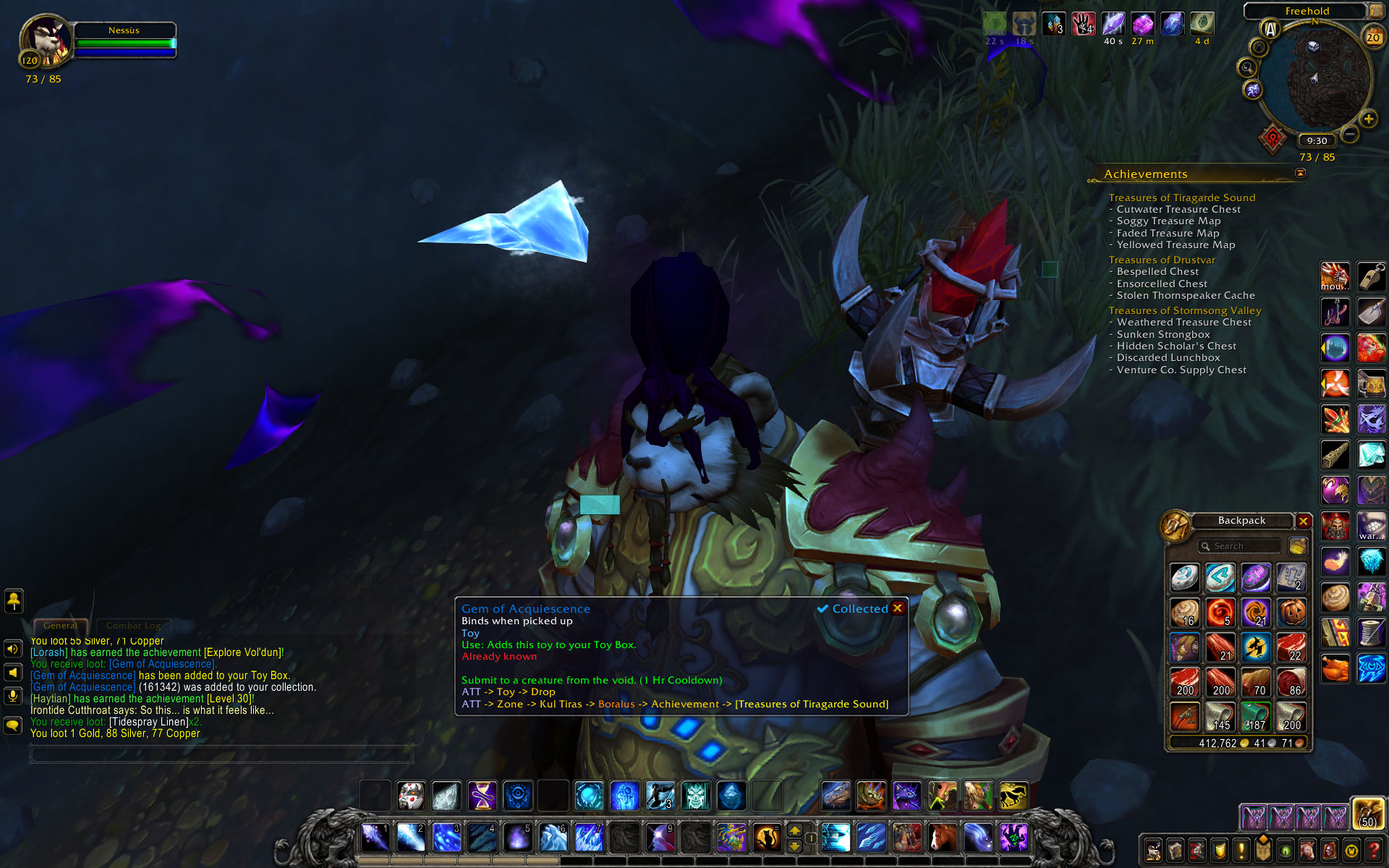Click the Nessus player portrait
The height and width of the screenshot is (868, 1389).
[x=46, y=41]
